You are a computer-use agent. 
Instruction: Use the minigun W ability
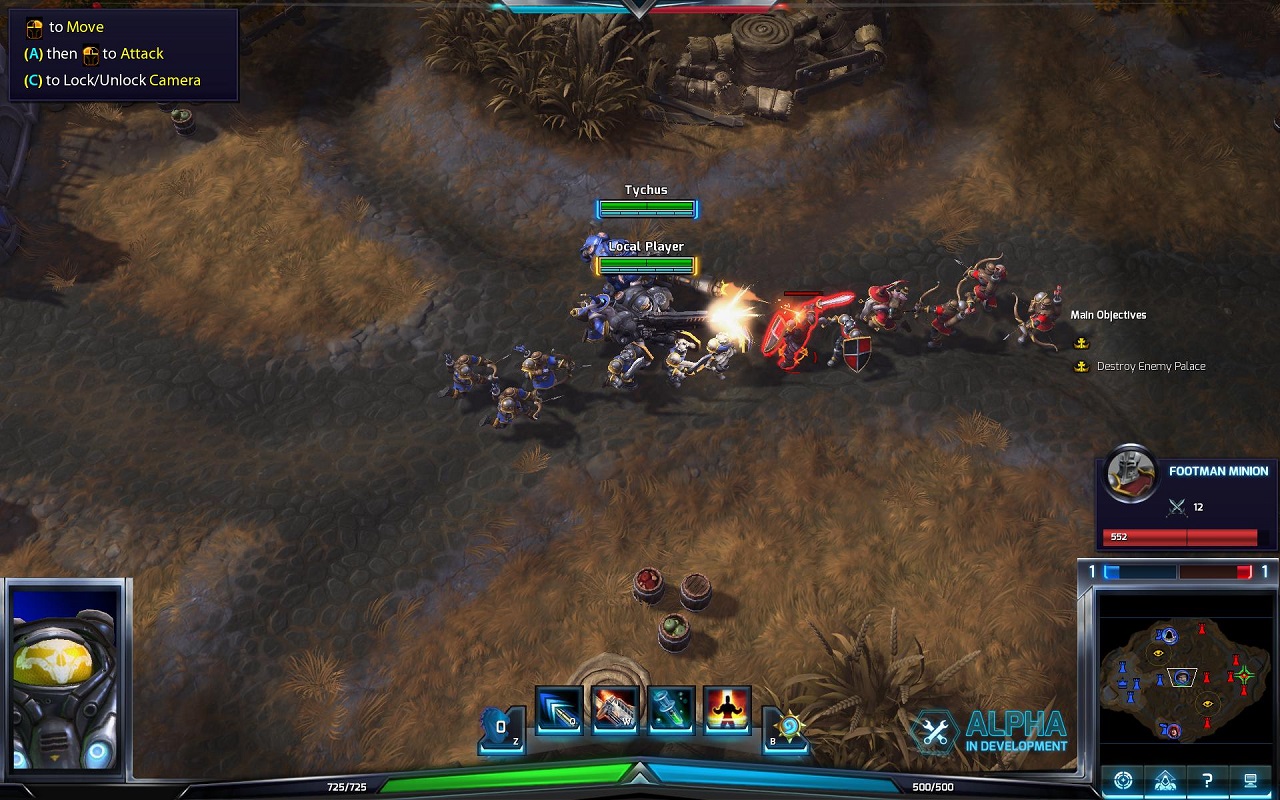615,709
